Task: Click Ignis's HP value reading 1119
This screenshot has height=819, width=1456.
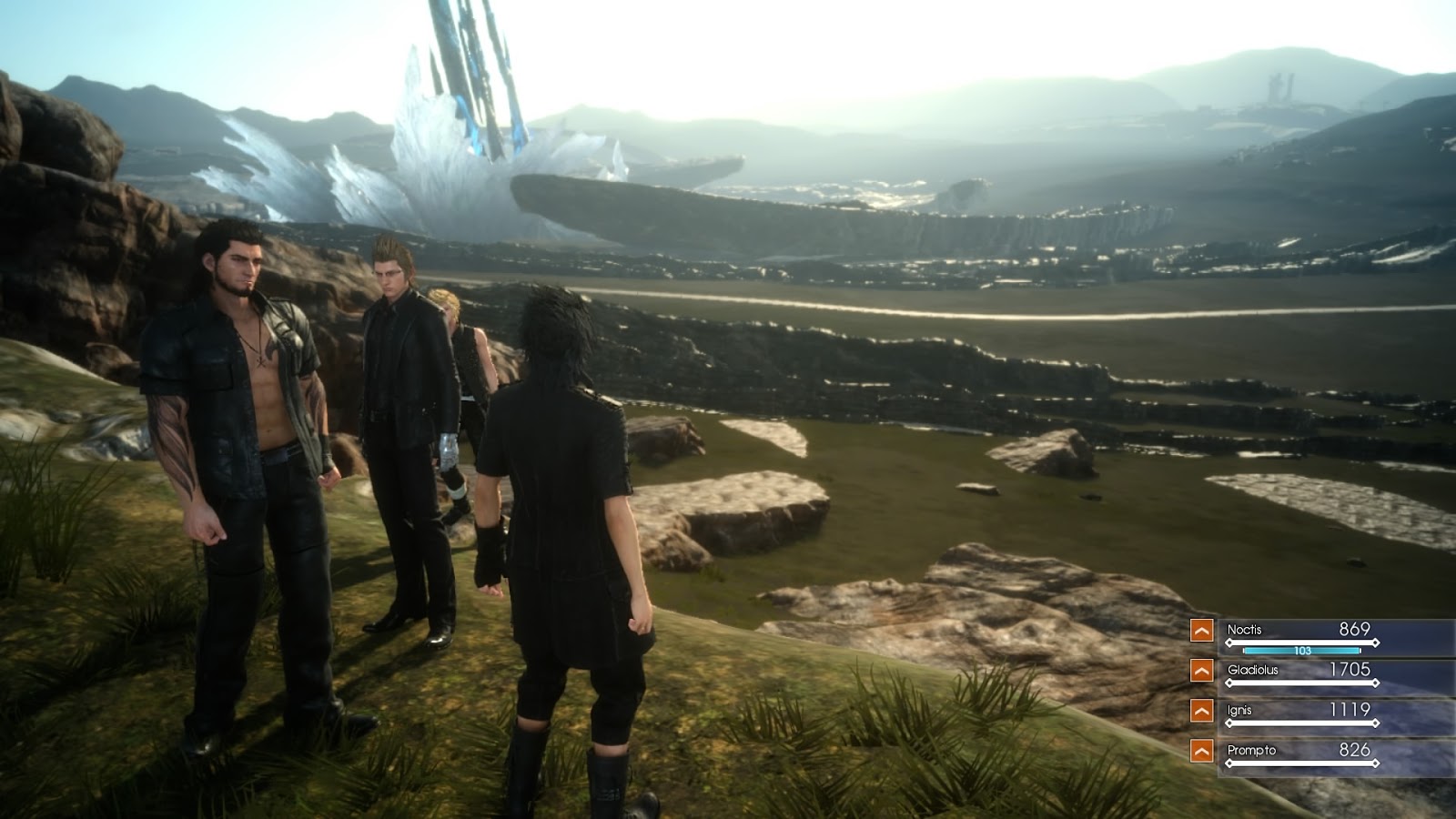Action: point(1350,709)
